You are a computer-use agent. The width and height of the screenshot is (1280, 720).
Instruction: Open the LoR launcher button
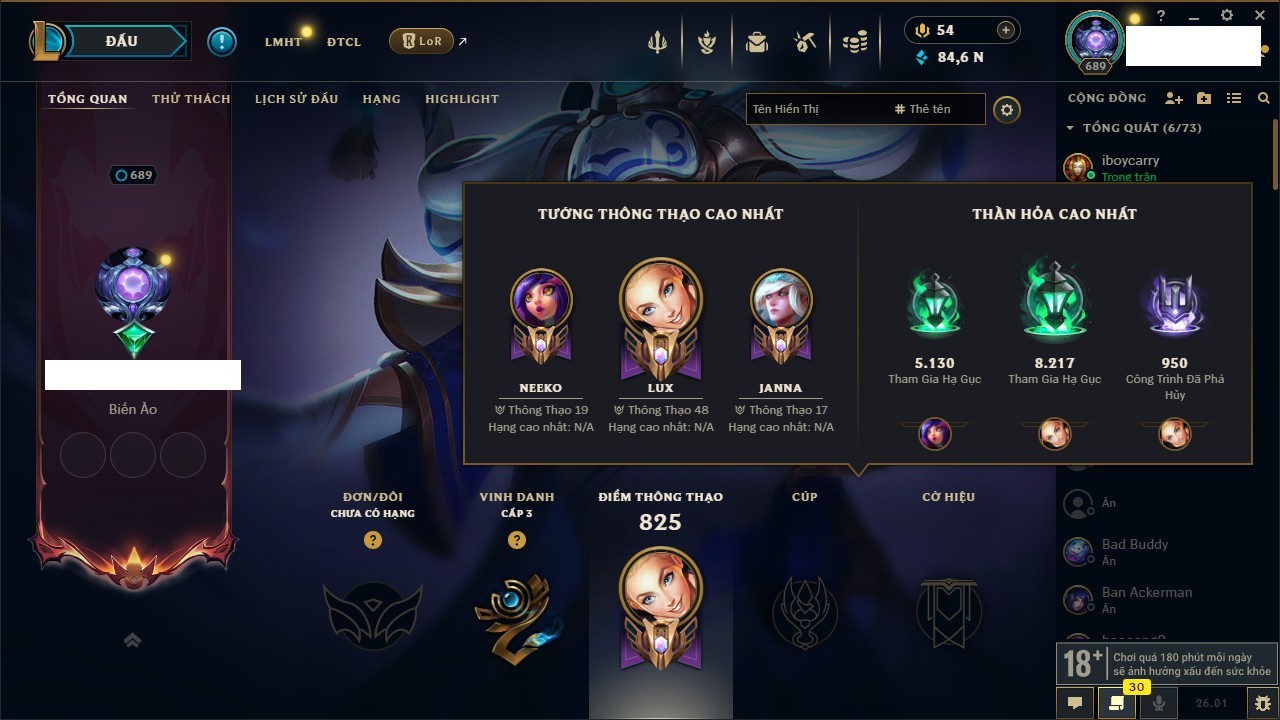pyautogui.click(x=421, y=41)
